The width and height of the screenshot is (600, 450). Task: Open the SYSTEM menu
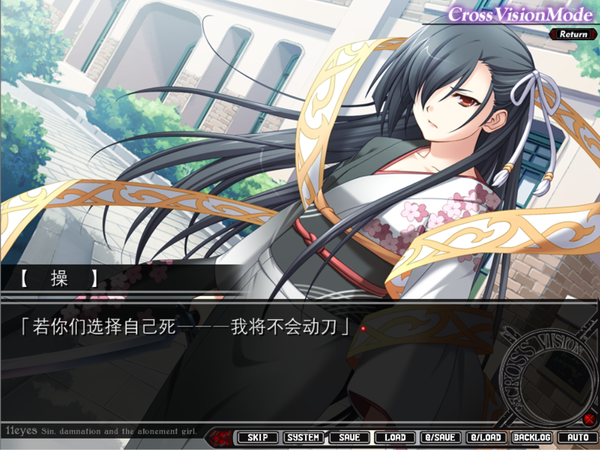(x=303, y=437)
